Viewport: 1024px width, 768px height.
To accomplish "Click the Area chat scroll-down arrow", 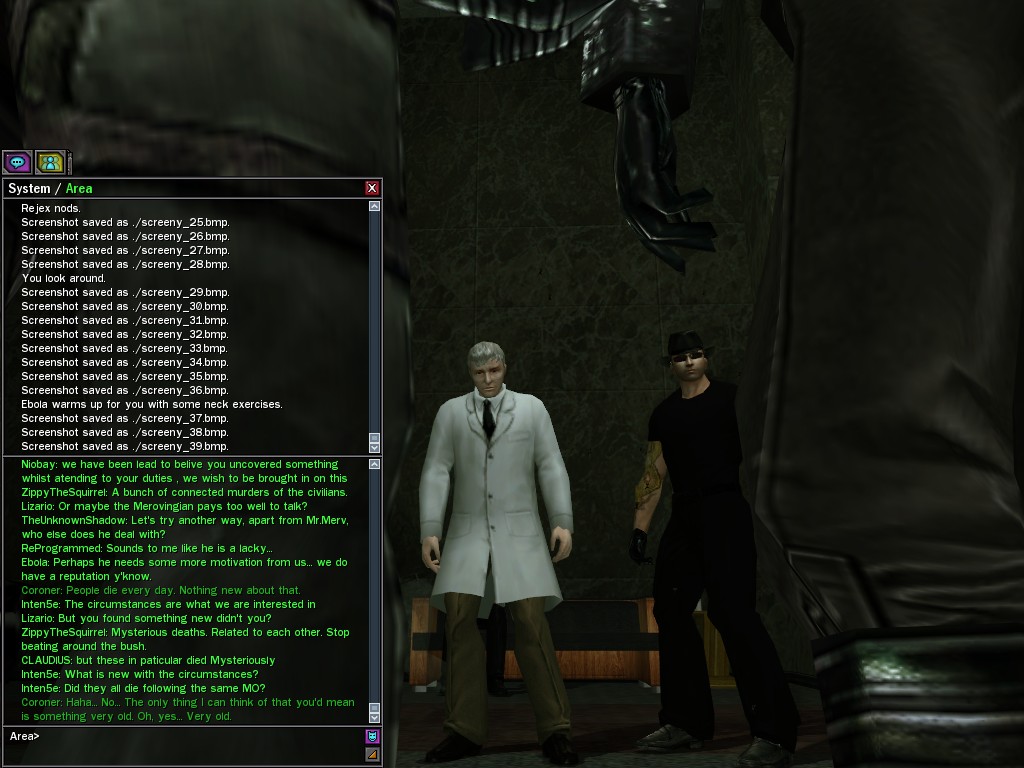I will click(375, 717).
